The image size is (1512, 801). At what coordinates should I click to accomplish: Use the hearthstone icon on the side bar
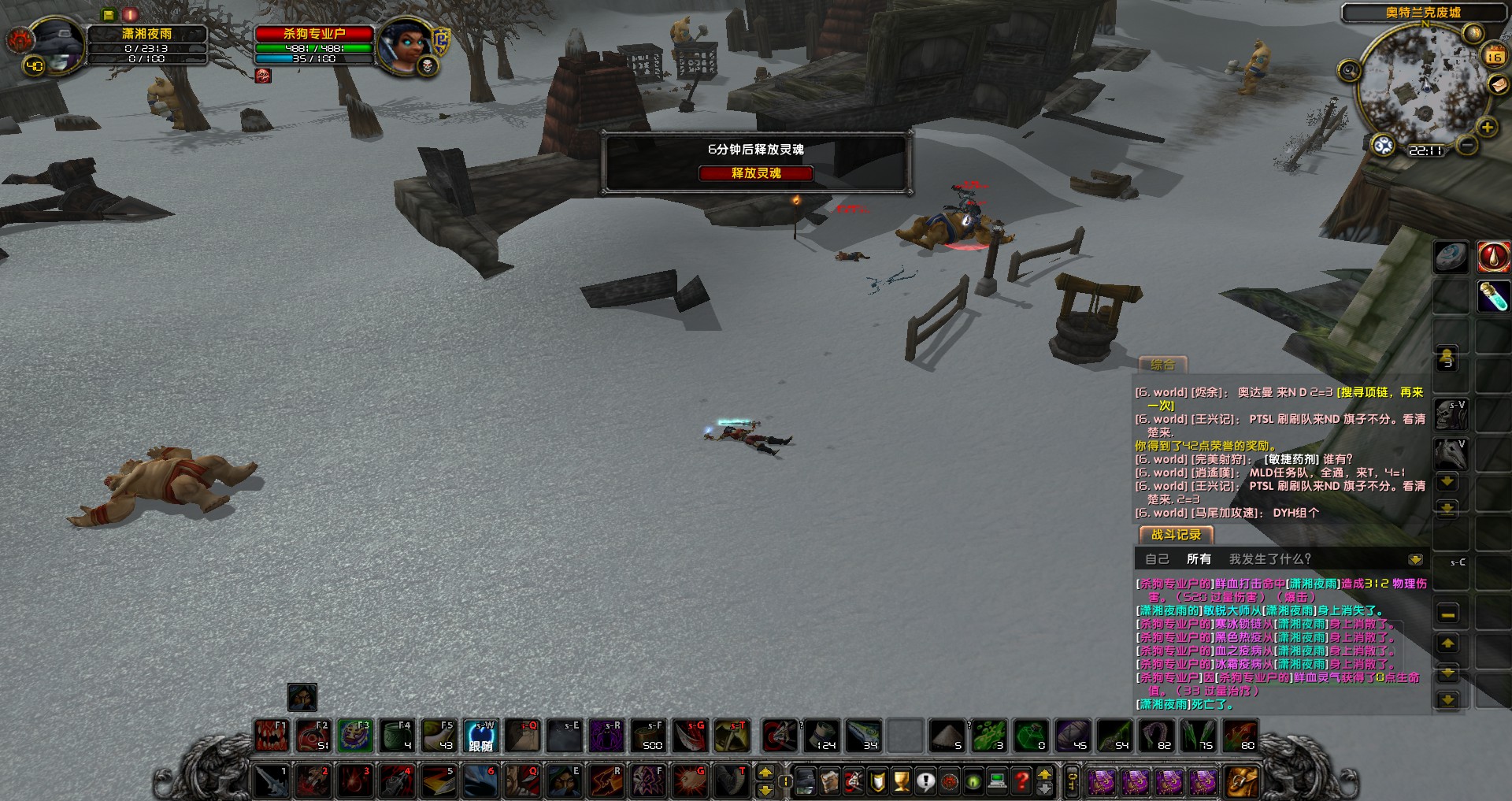[1451, 257]
